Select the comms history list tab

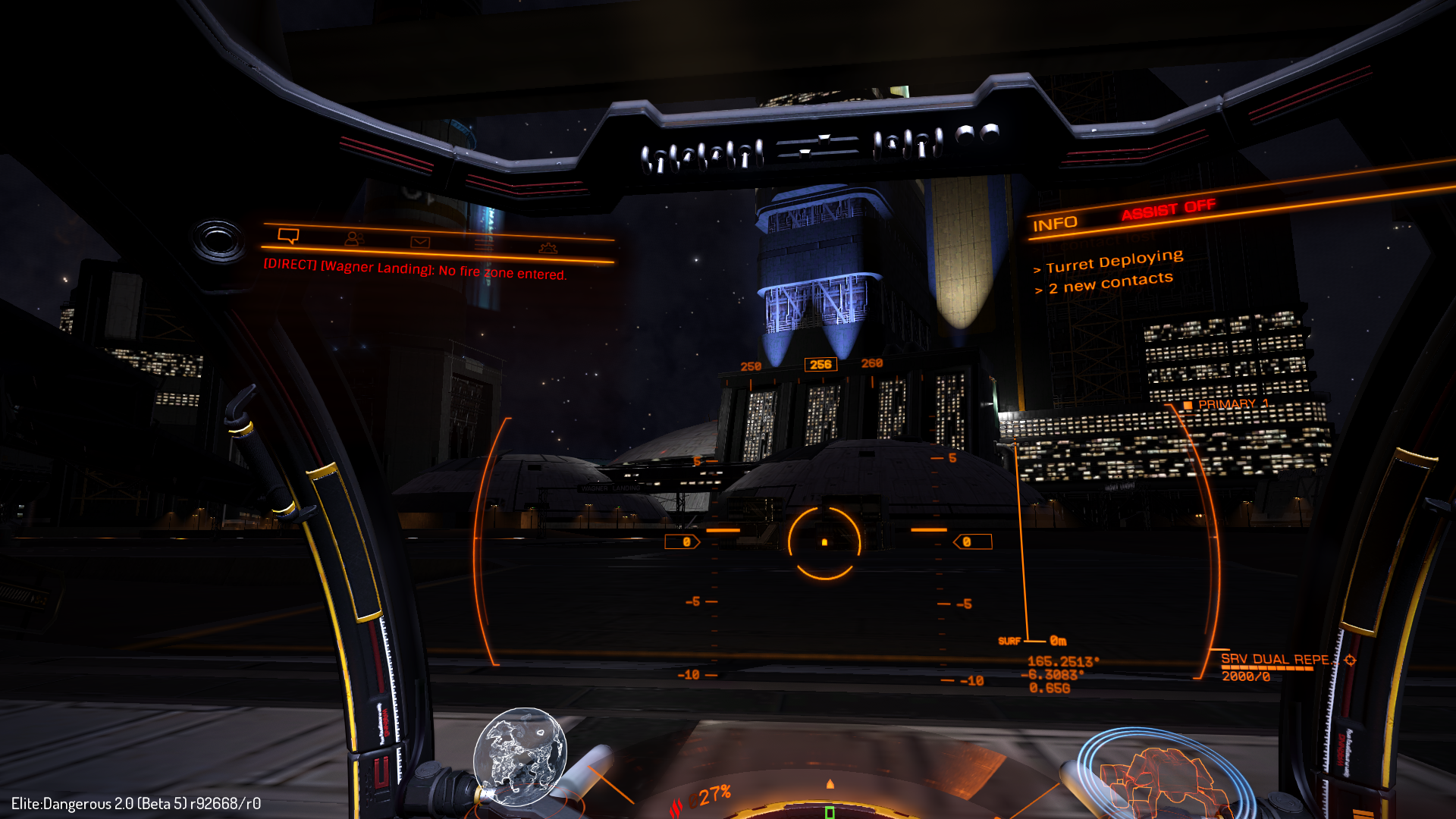click(484, 244)
